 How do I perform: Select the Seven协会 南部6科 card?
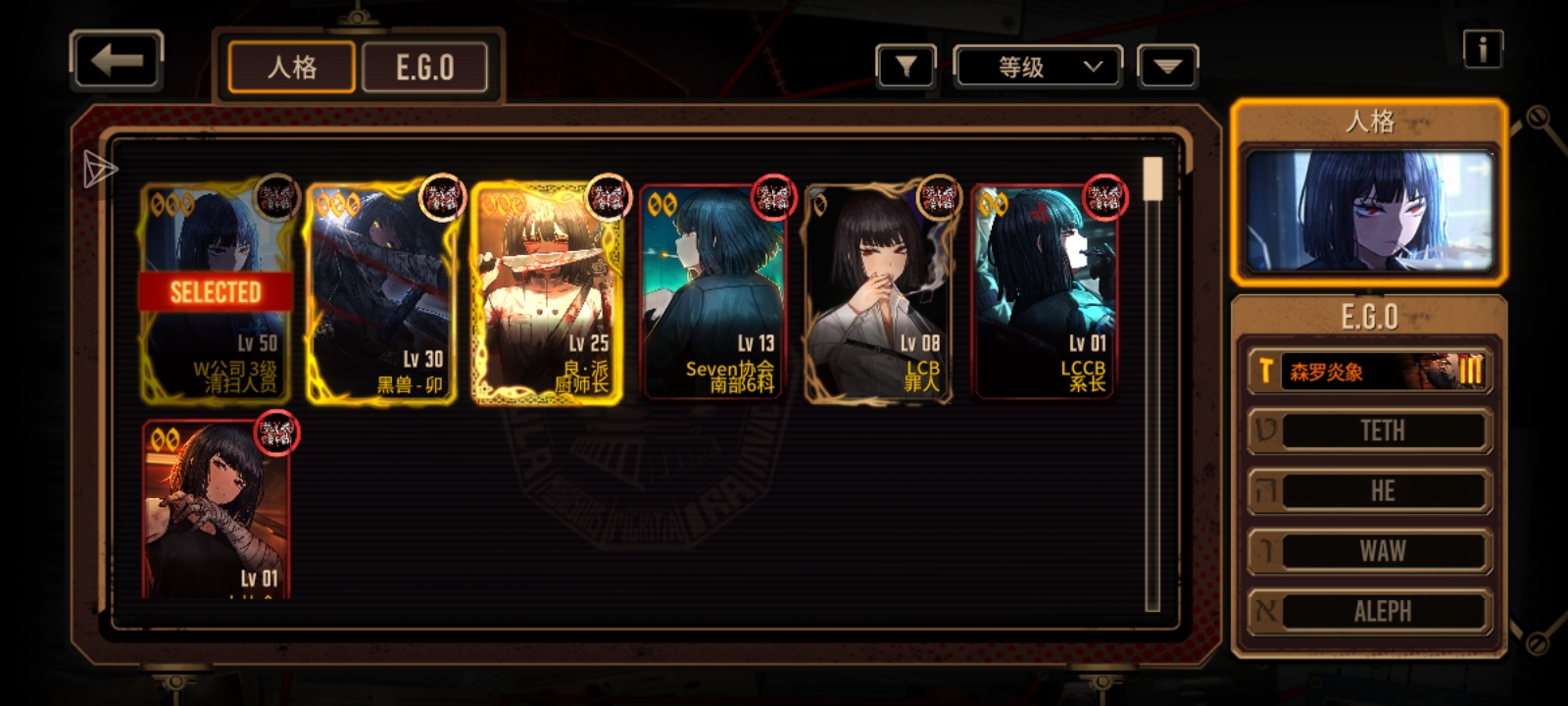[x=712, y=292]
